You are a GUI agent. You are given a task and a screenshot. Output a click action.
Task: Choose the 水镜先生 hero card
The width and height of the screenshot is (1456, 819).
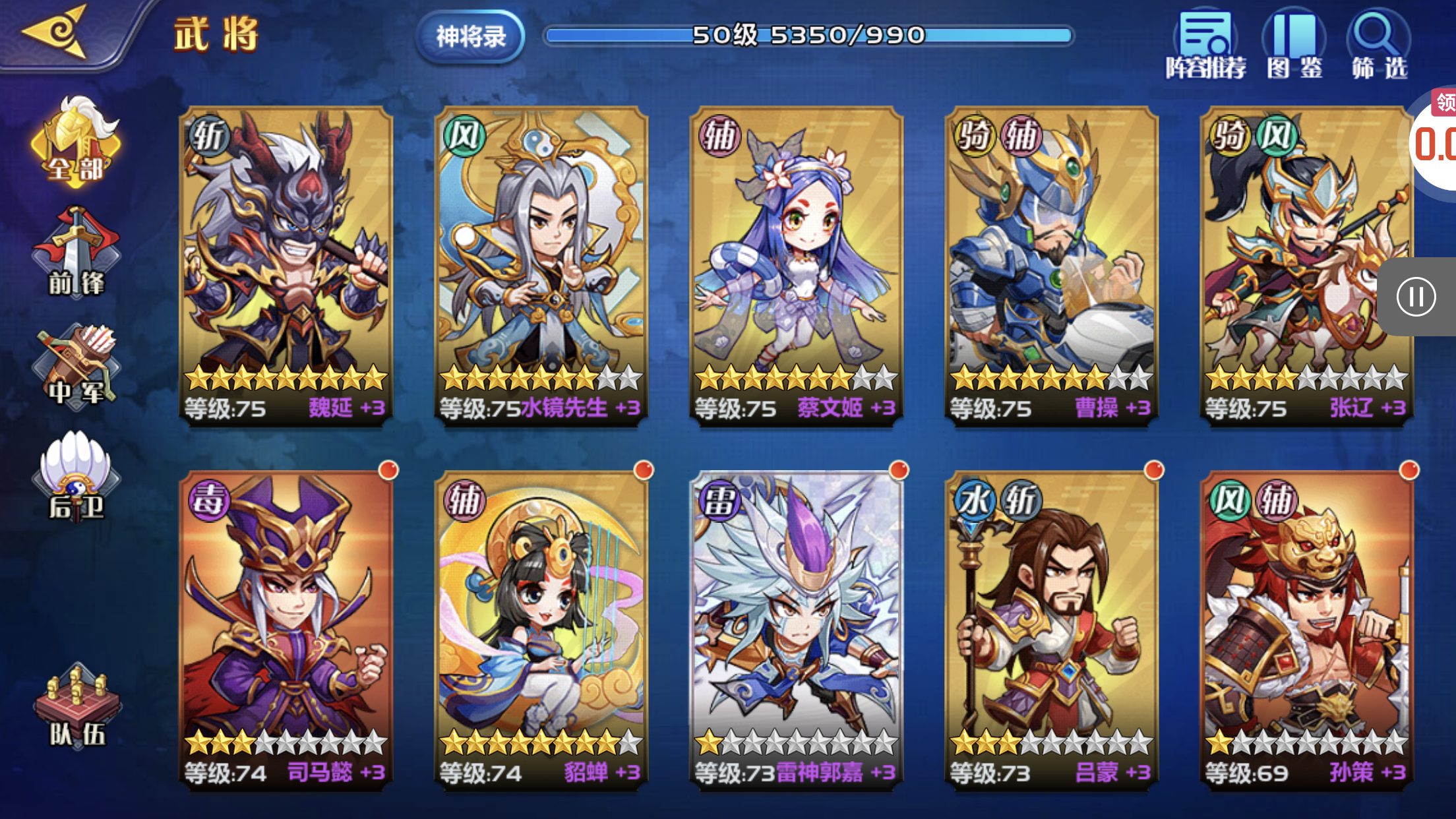[x=541, y=265]
